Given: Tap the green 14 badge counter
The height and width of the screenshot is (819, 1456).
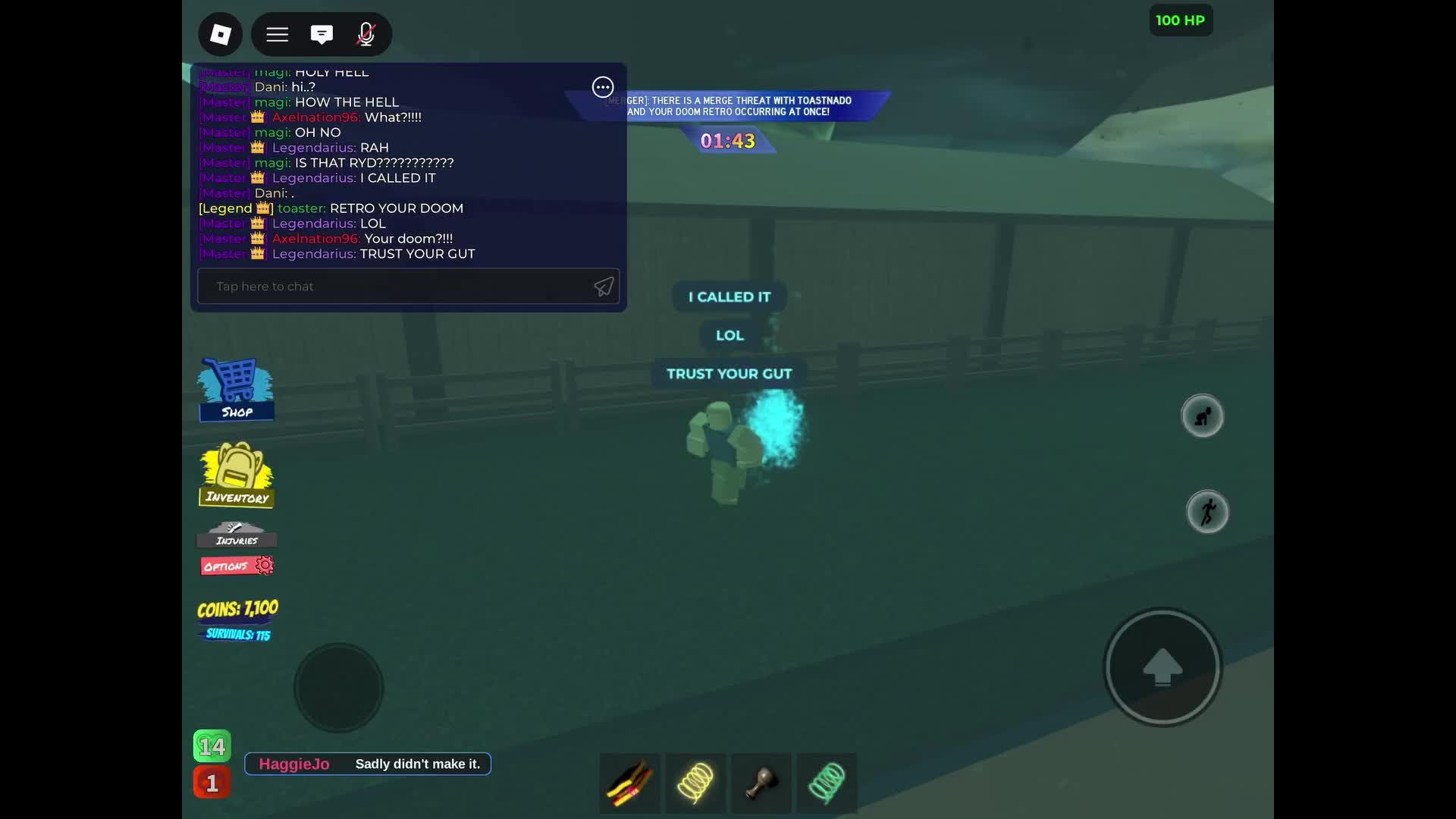Looking at the screenshot, I should 212,745.
